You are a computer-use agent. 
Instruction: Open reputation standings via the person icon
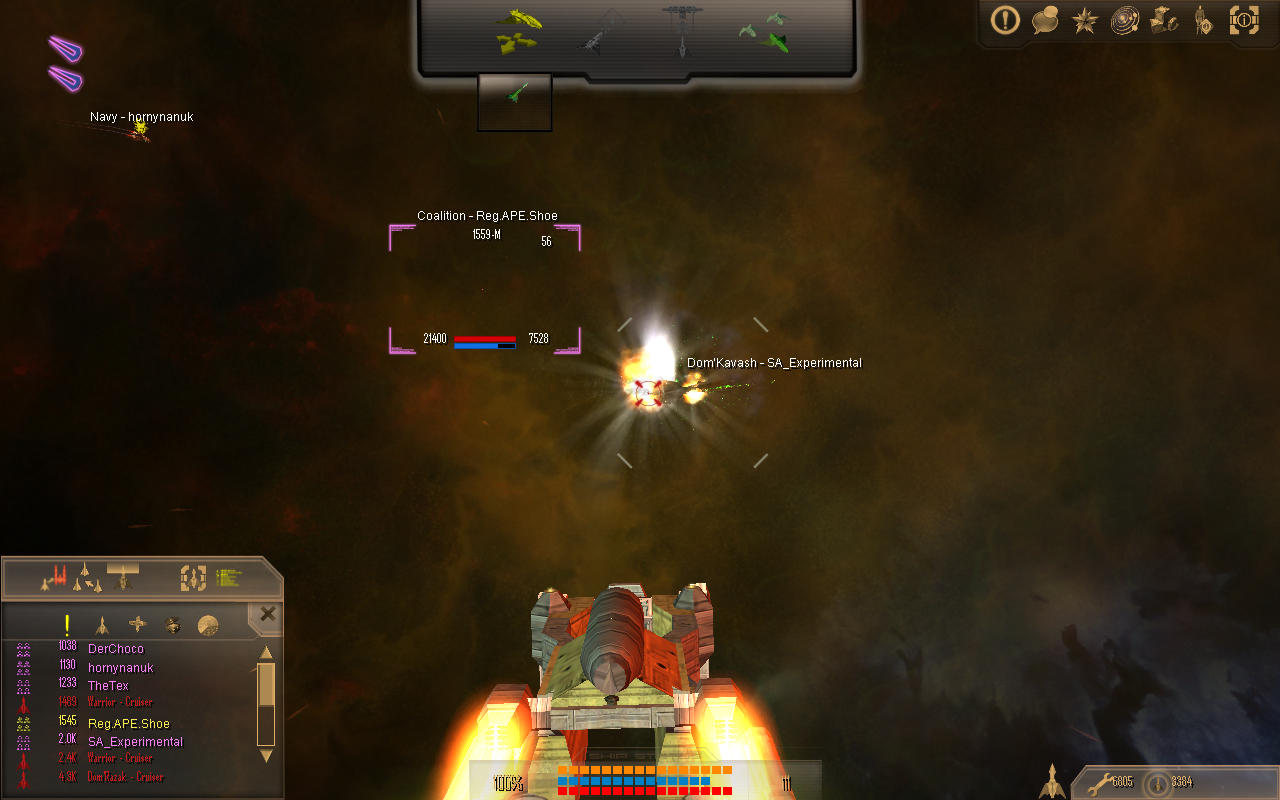click(x=1204, y=21)
